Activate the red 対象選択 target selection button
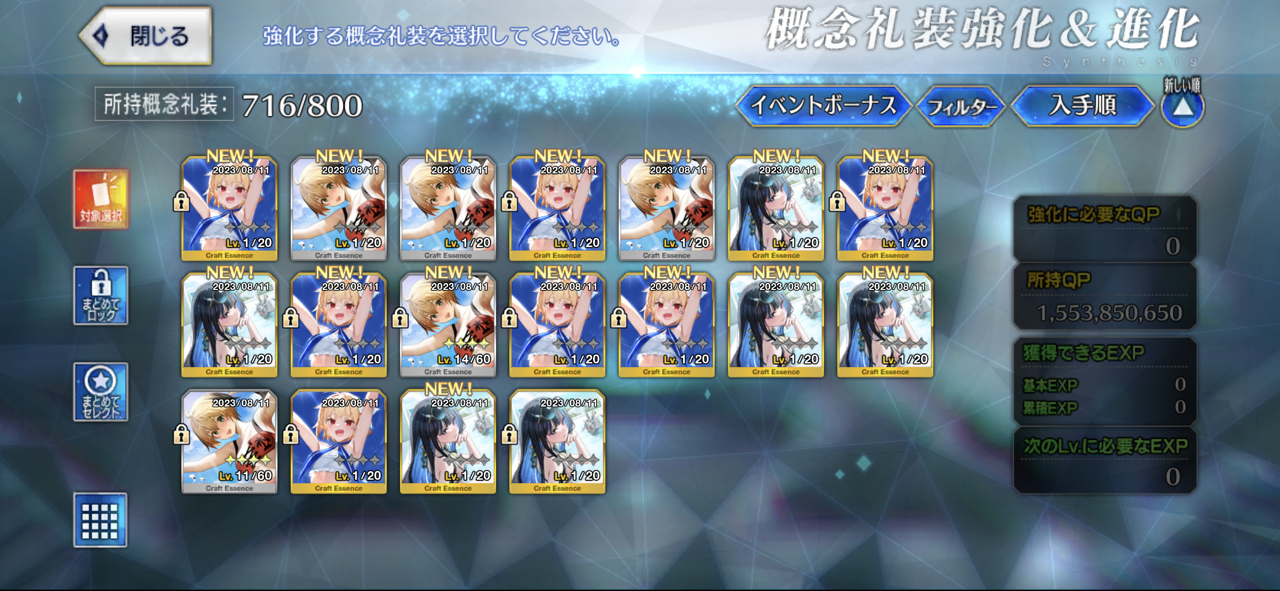 [x=101, y=199]
